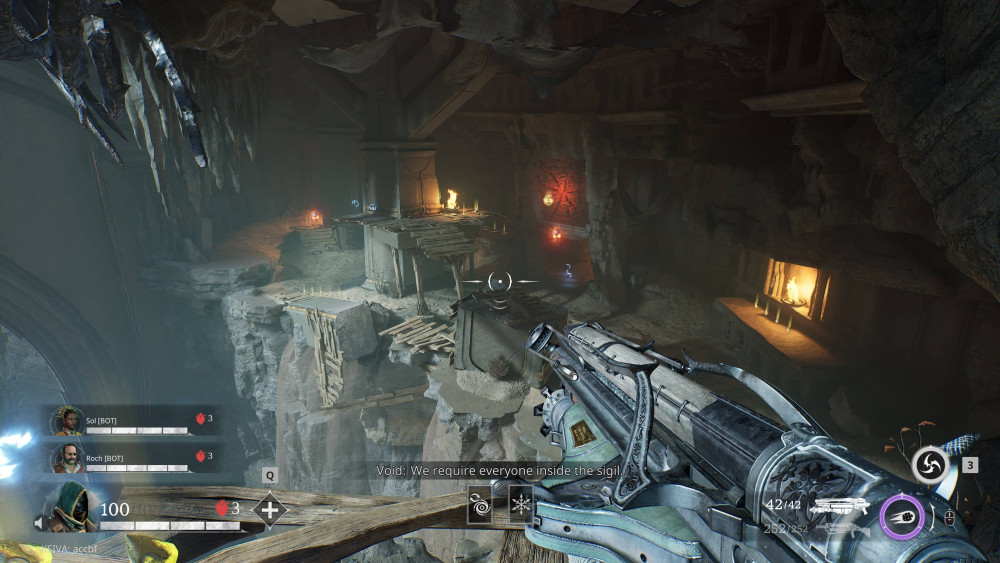Screen dimensions: 1000x563
Task: Activate the three-blade spiral ability
Action: click(x=930, y=465)
